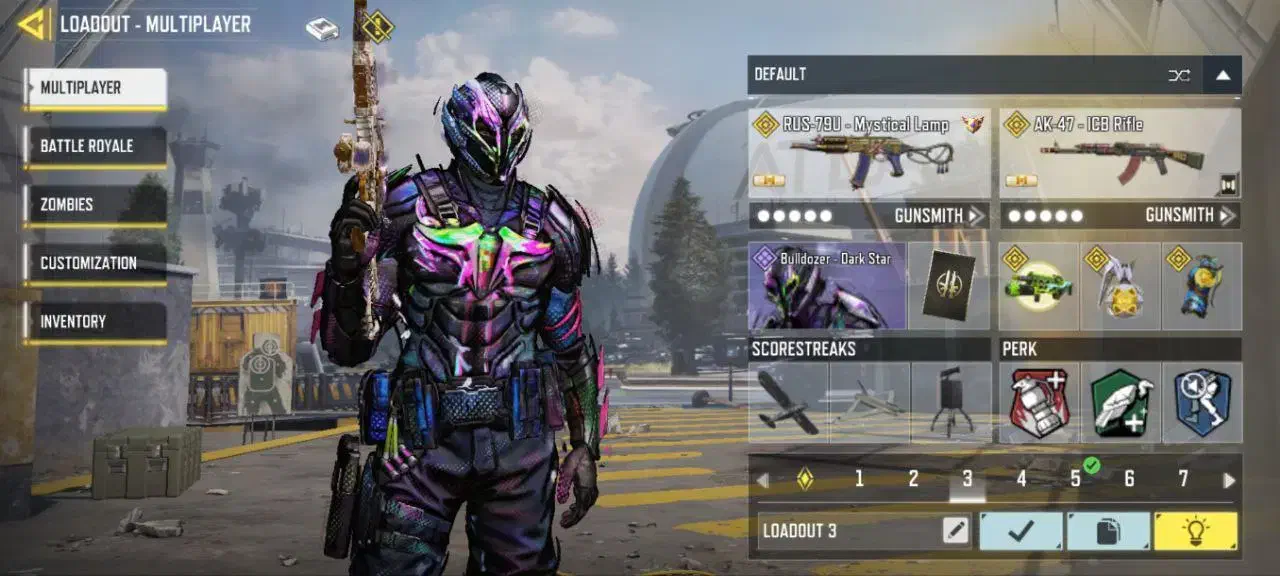Collapse the Default loadout panel arrow

[1223, 75]
